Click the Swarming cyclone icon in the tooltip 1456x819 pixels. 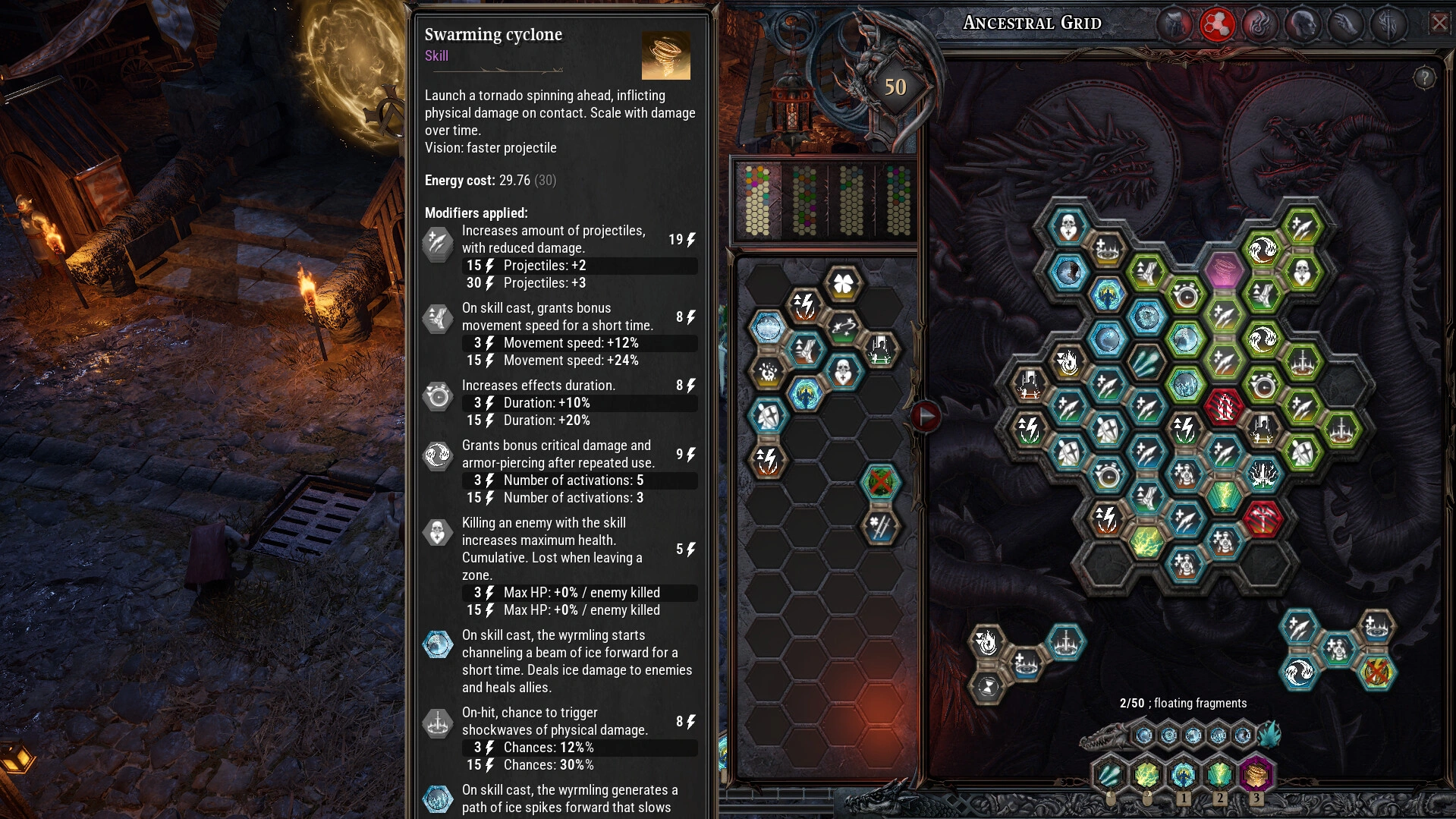coord(667,55)
